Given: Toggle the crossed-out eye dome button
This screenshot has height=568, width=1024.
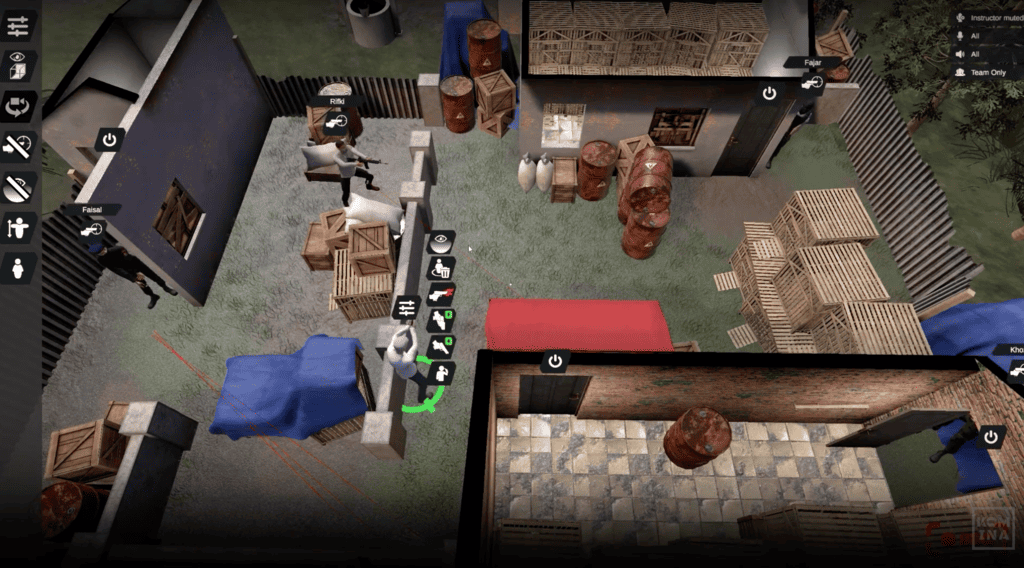Looking at the screenshot, I should [20, 186].
